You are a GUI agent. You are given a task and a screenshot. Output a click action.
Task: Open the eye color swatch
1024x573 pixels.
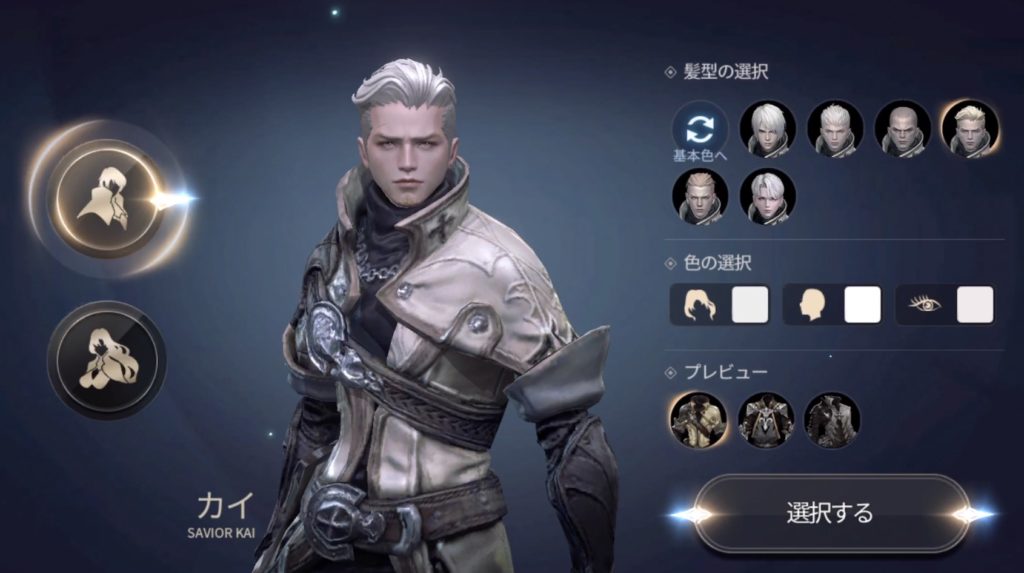pos(974,304)
